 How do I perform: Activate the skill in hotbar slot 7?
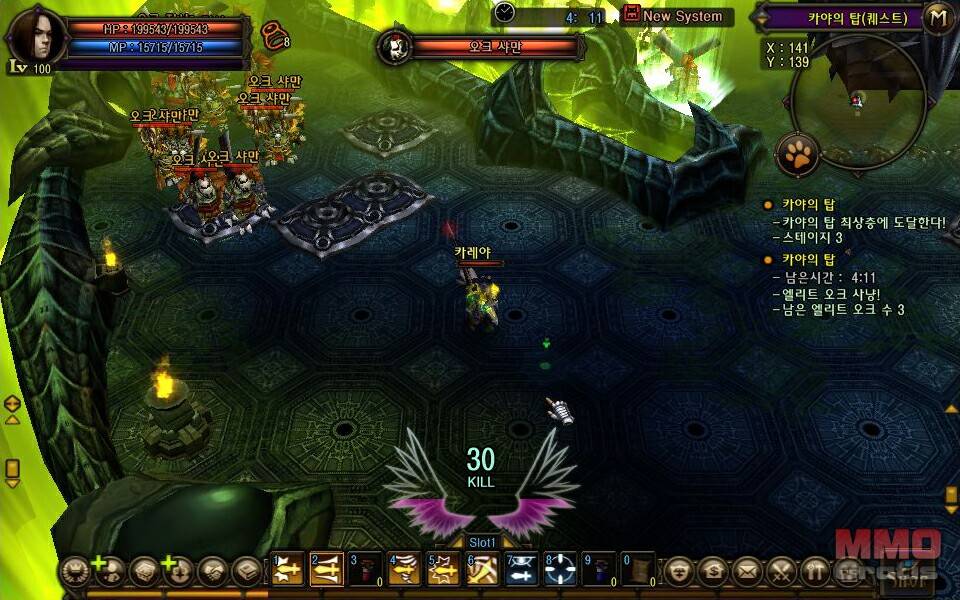click(521, 568)
